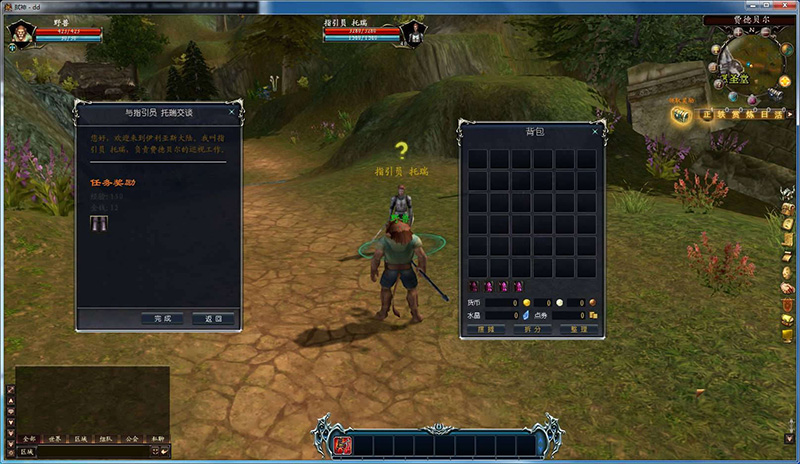This screenshot has width=800, height=464.
Task: Switch to the 全部 (All) chat tab
Action: point(29,439)
